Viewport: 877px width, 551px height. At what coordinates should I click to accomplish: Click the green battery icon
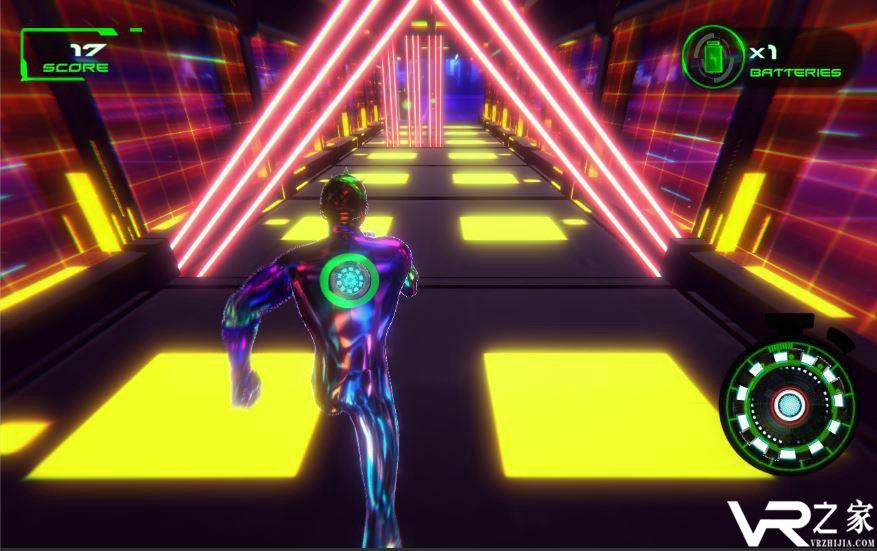click(x=713, y=56)
